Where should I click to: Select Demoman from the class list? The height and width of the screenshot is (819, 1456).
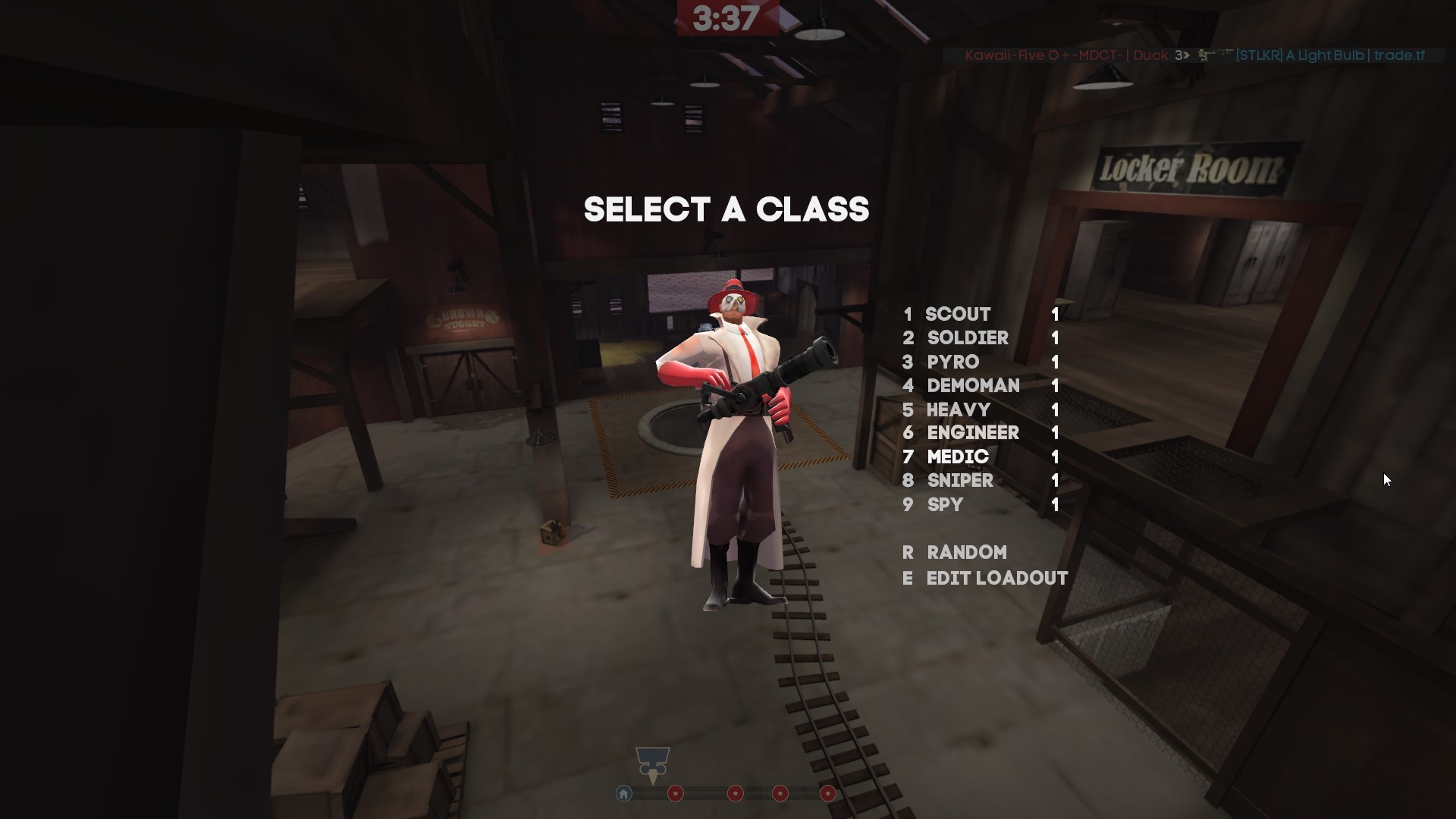[x=973, y=386]
